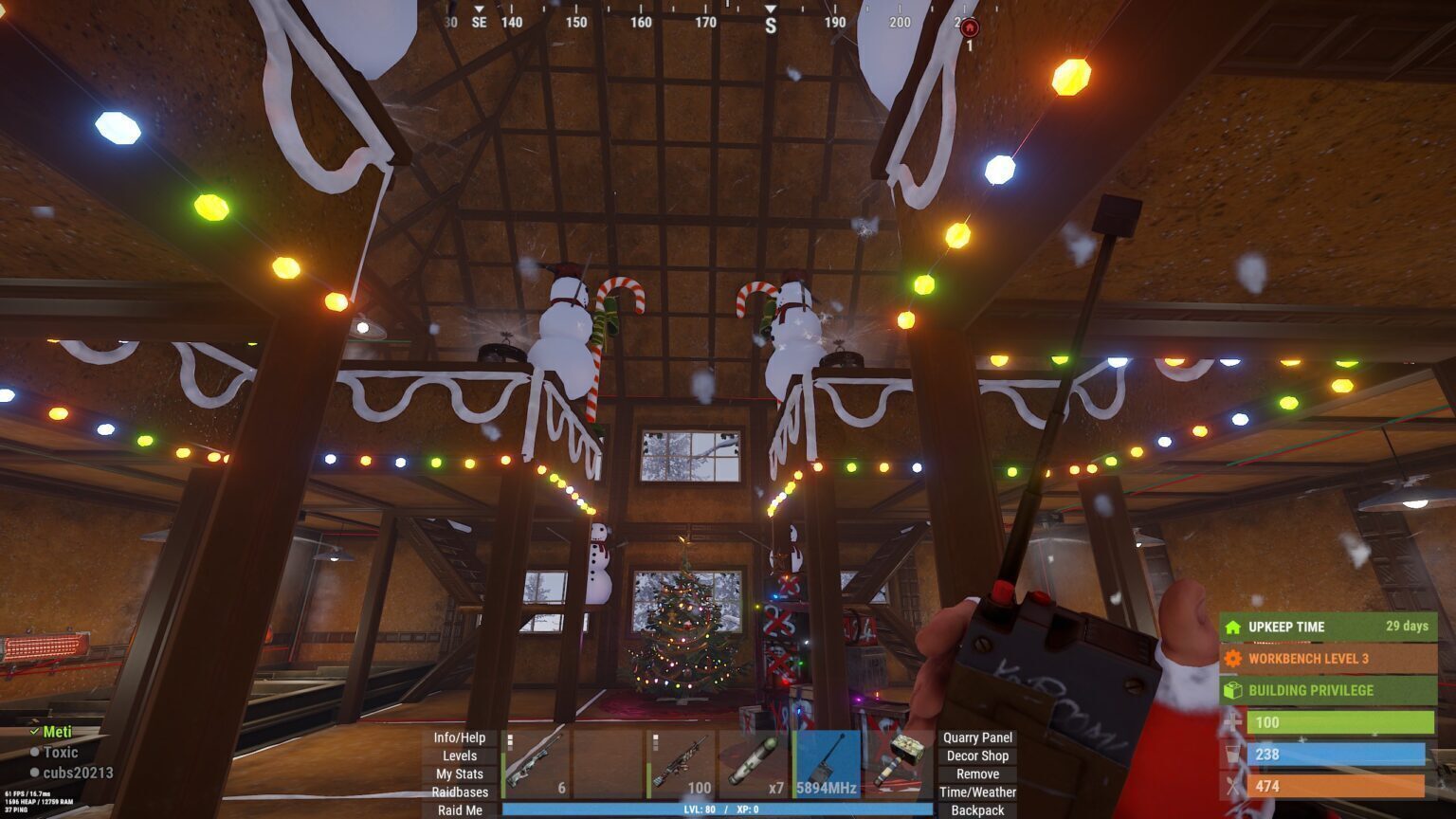Click the green house Upkeep Time icon

tap(1233, 628)
